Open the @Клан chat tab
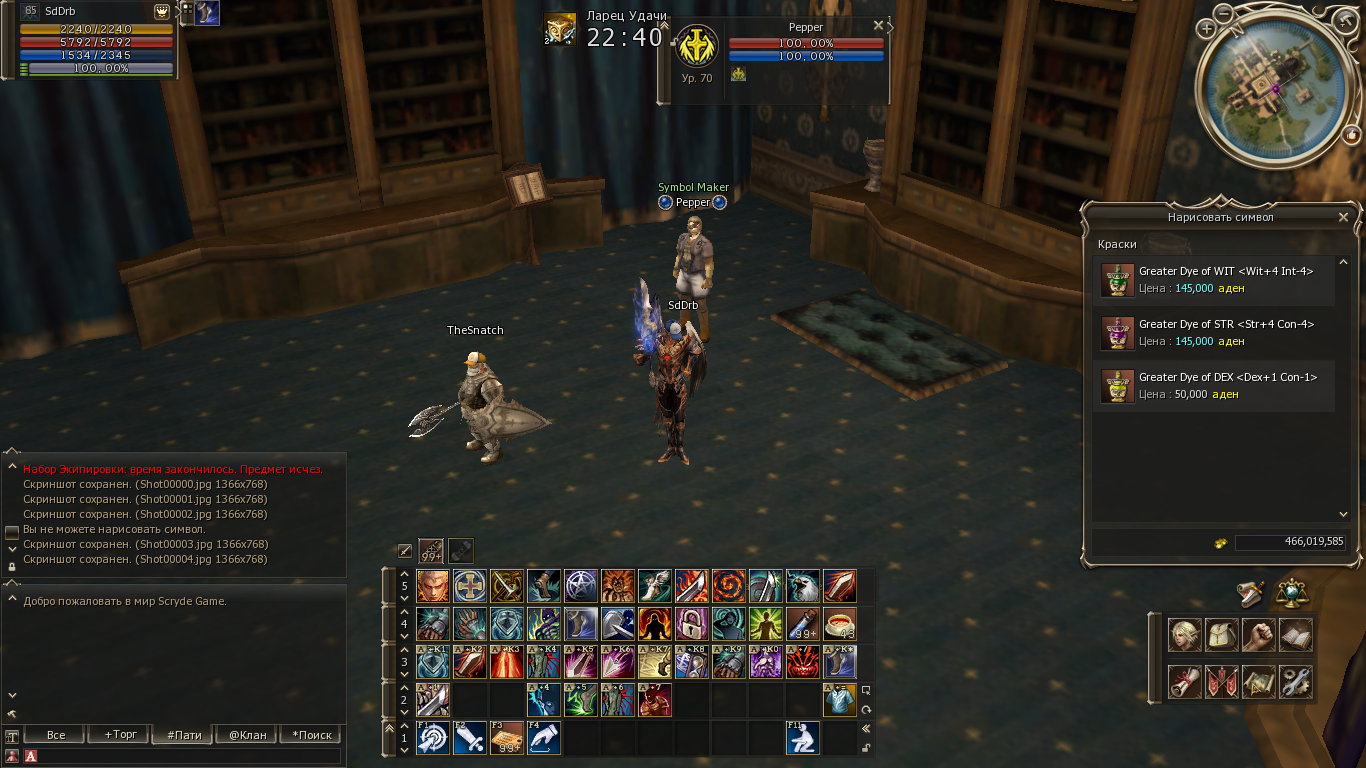Screen dimensions: 1366x768 (x=247, y=735)
